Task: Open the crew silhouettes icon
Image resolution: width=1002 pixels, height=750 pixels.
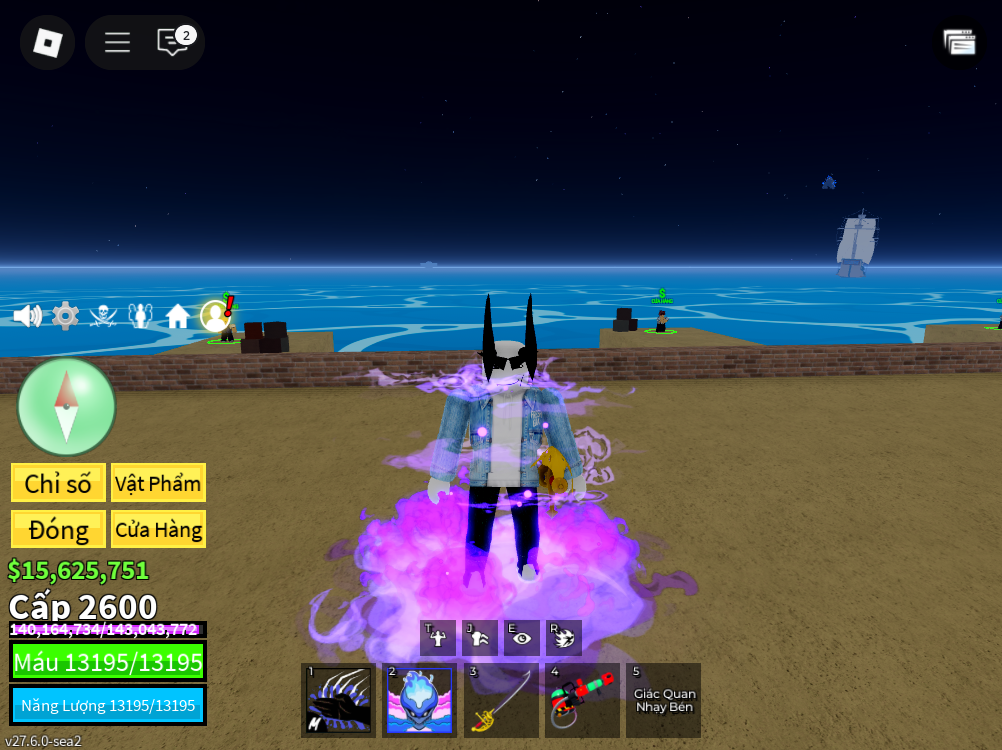Action: coord(141,316)
